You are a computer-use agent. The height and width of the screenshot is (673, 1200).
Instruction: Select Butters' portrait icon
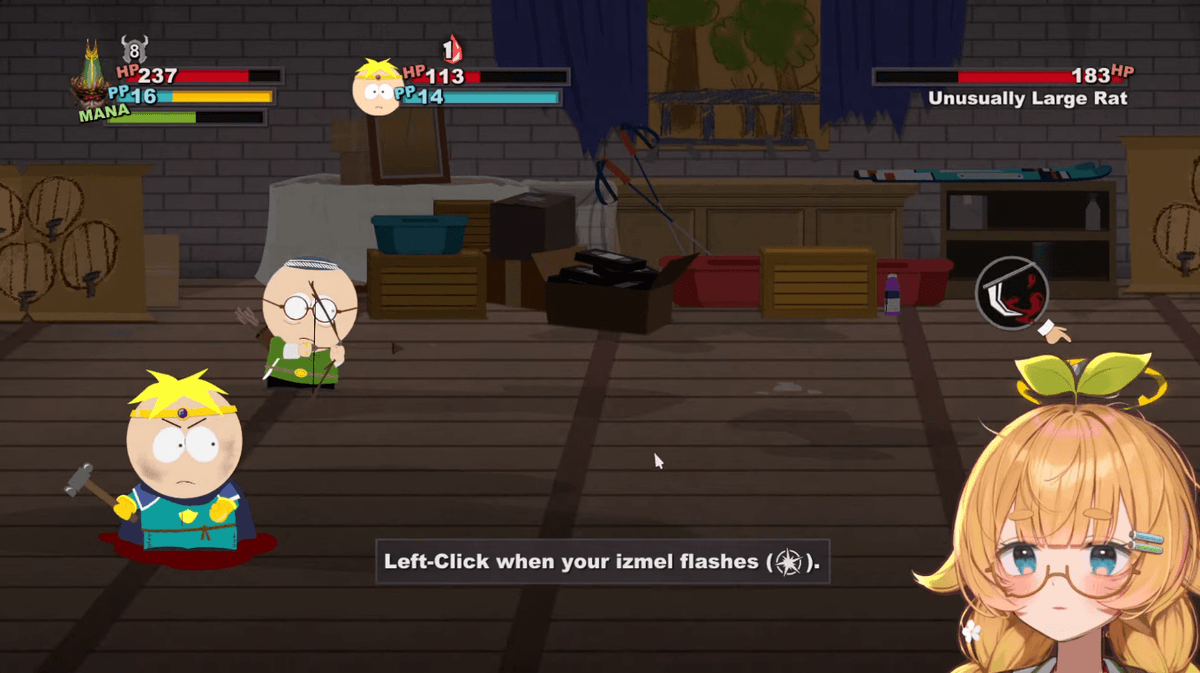378,87
